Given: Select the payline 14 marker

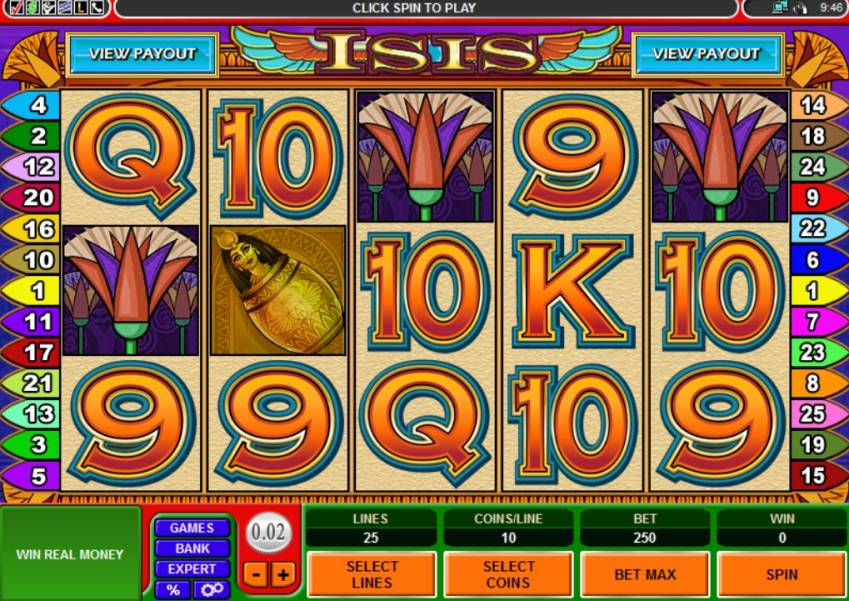Looking at the screenshot, I should click(x=812, y=104).
